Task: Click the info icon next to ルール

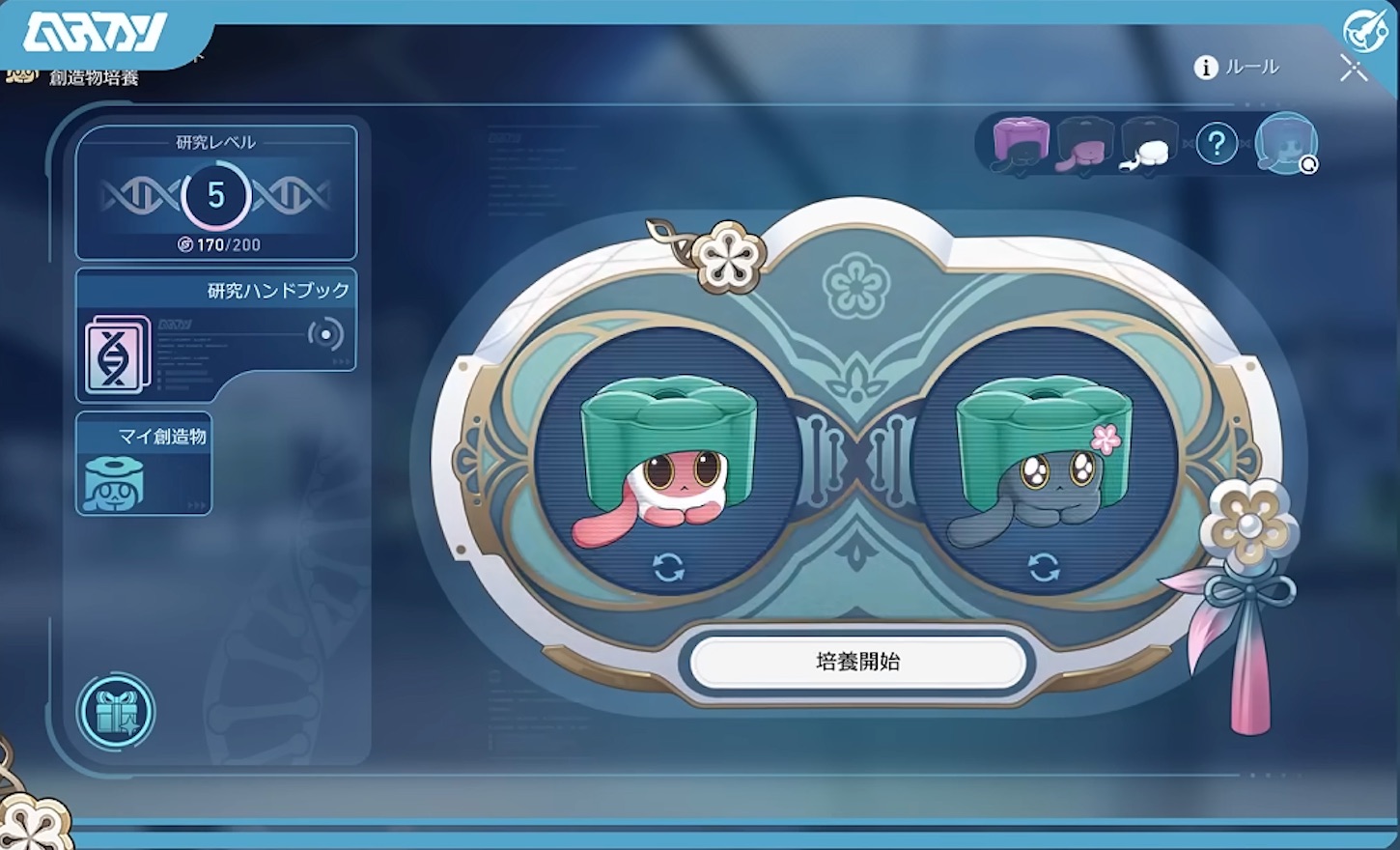Action: pos(1204,68)
